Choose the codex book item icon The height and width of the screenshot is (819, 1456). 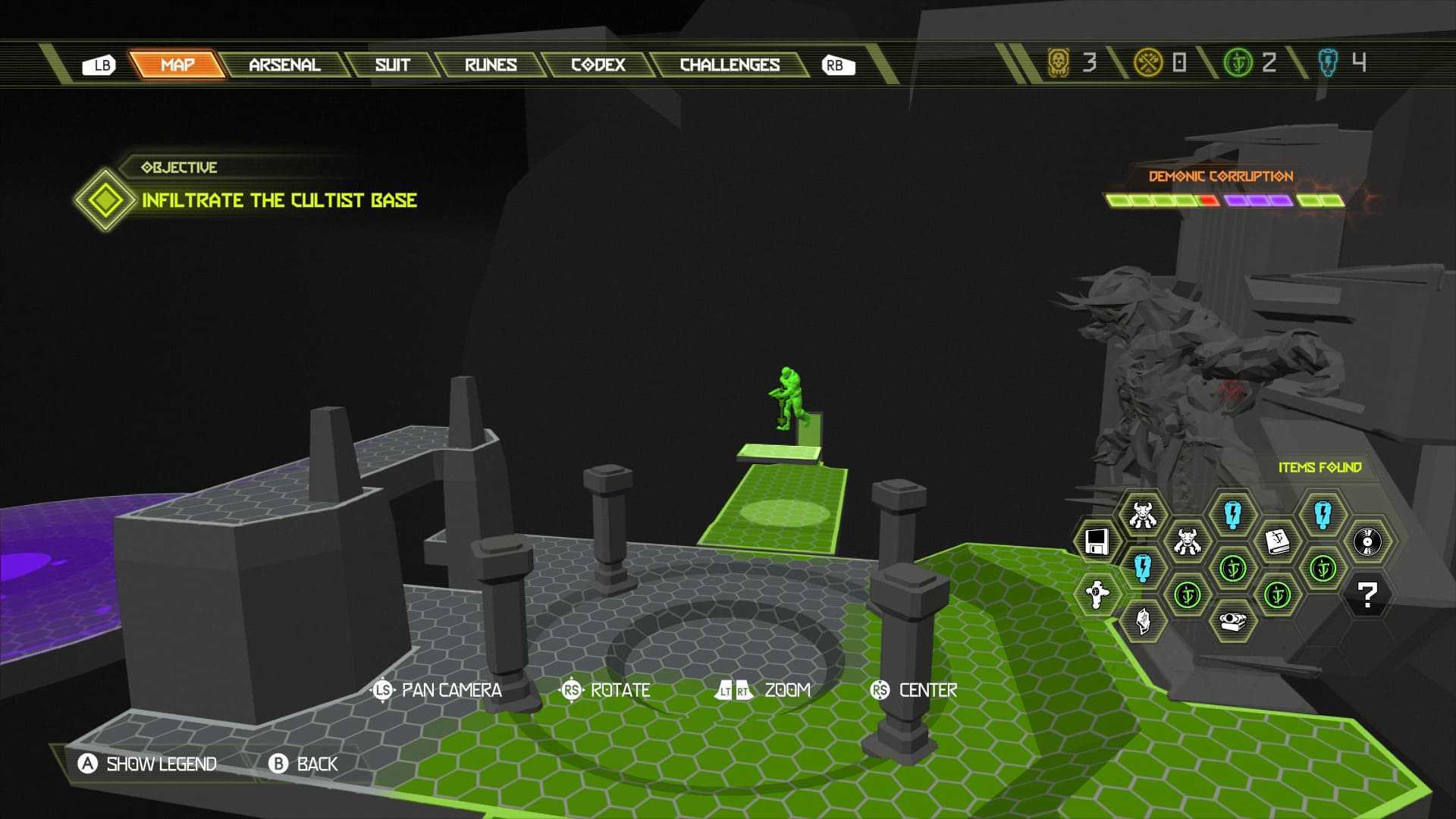point(1278,541)
